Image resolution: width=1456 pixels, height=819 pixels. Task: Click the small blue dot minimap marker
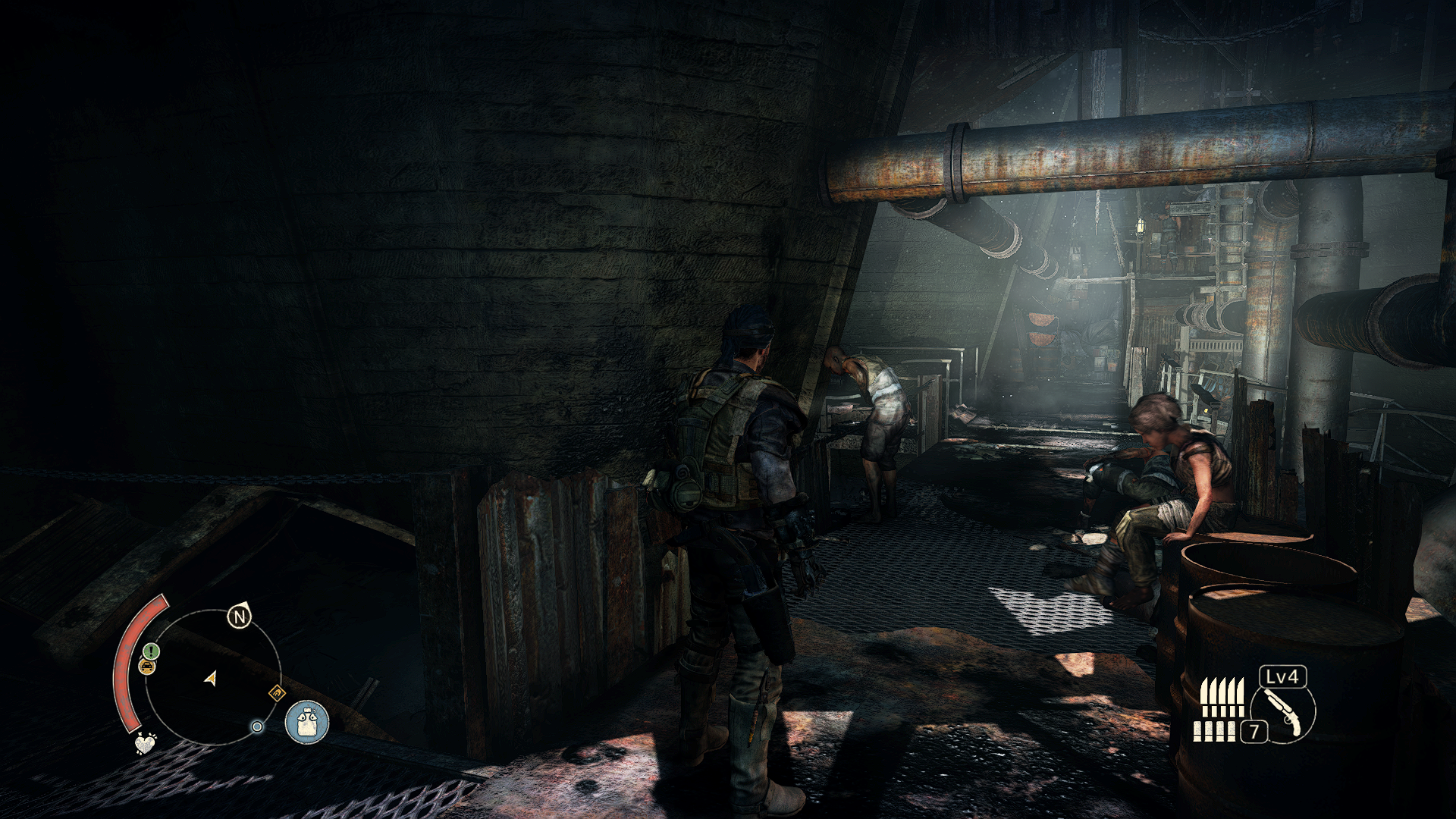coord(257,726)
